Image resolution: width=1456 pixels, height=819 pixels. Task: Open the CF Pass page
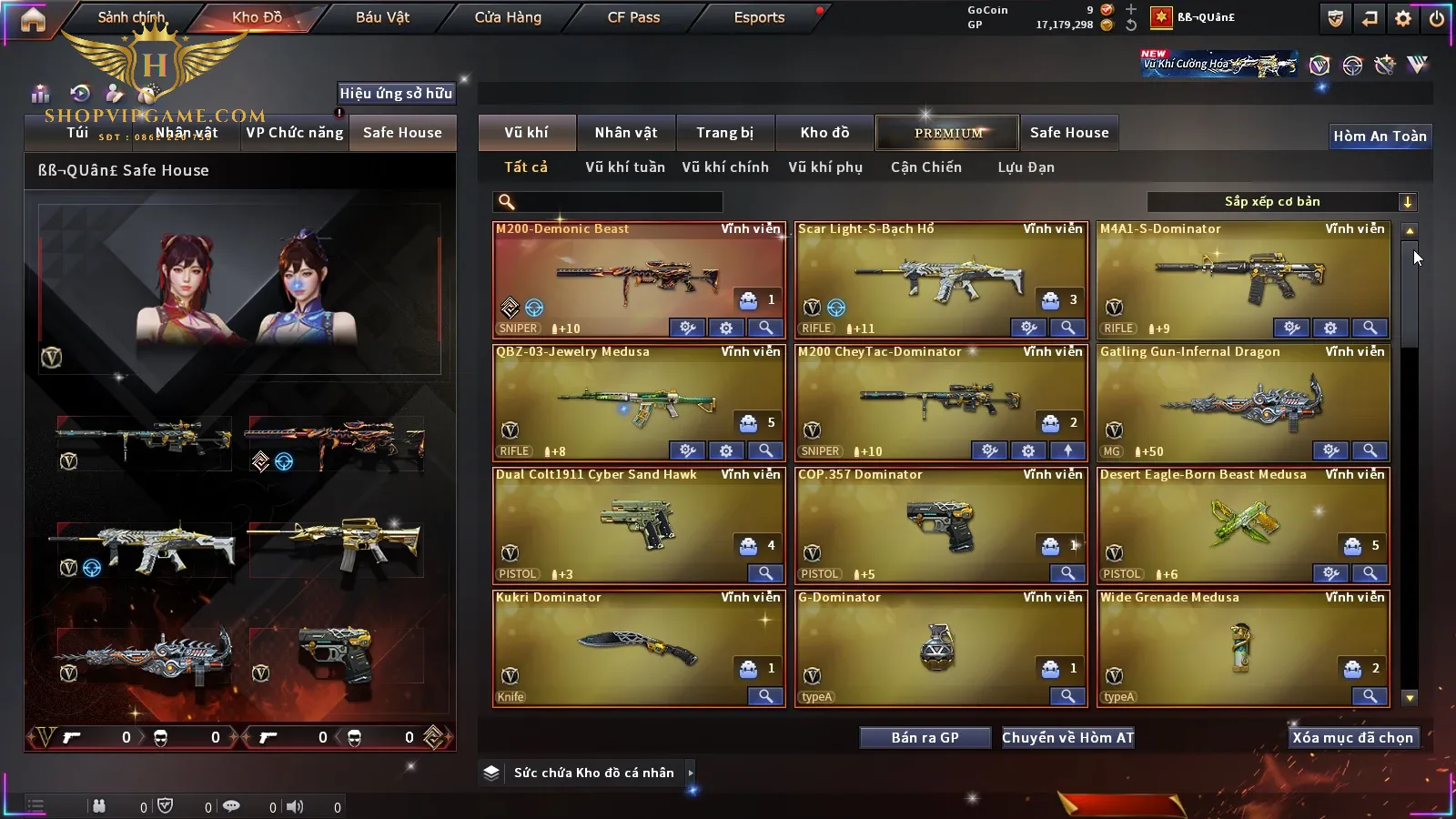(x=633, y=17)
